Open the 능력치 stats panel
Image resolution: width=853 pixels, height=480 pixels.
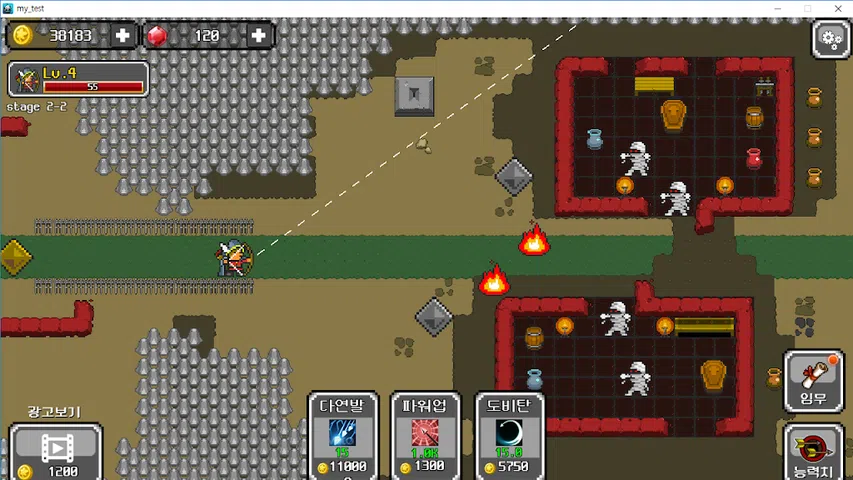813,452
